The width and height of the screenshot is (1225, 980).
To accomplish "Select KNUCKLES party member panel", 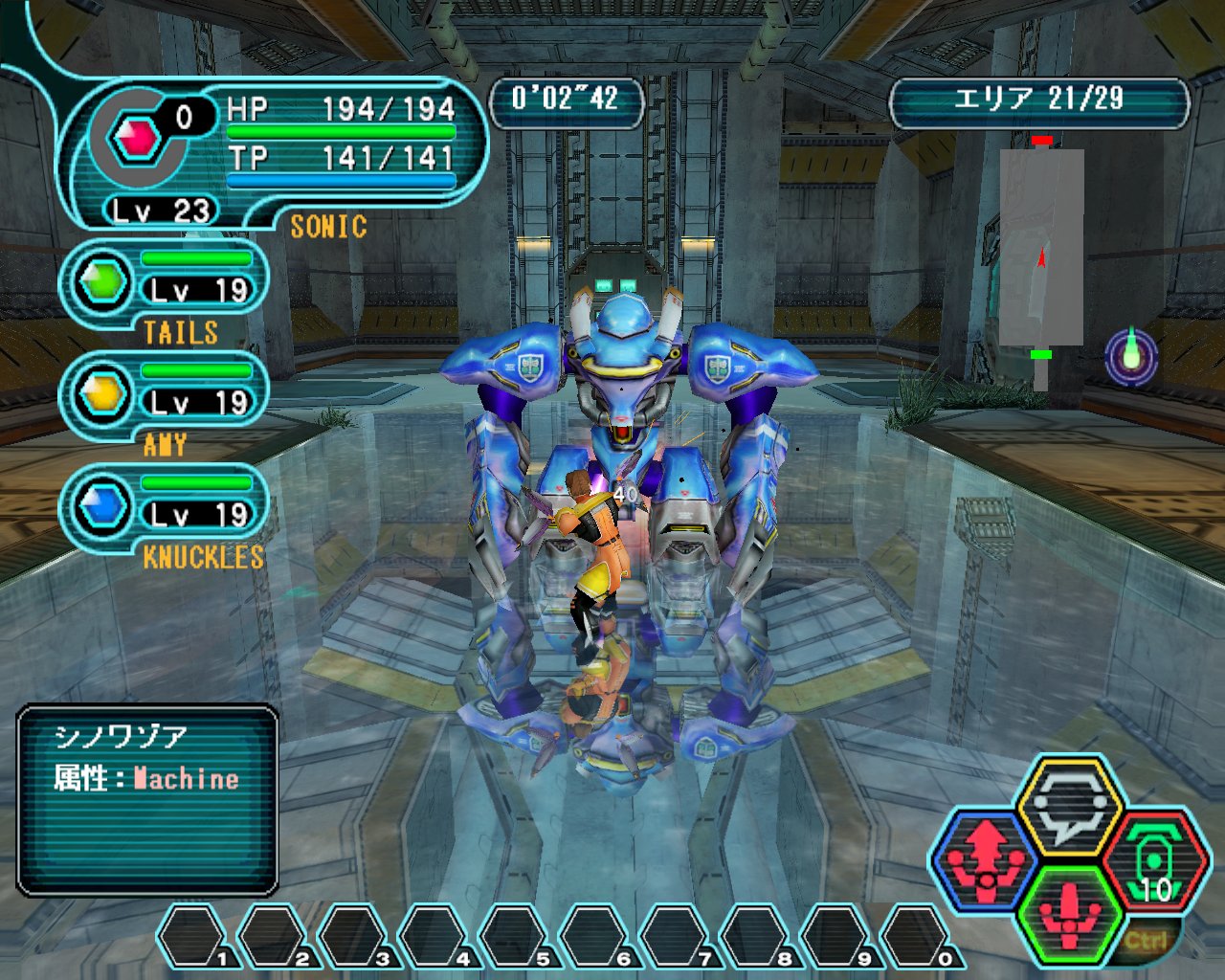I will point(165,508).
